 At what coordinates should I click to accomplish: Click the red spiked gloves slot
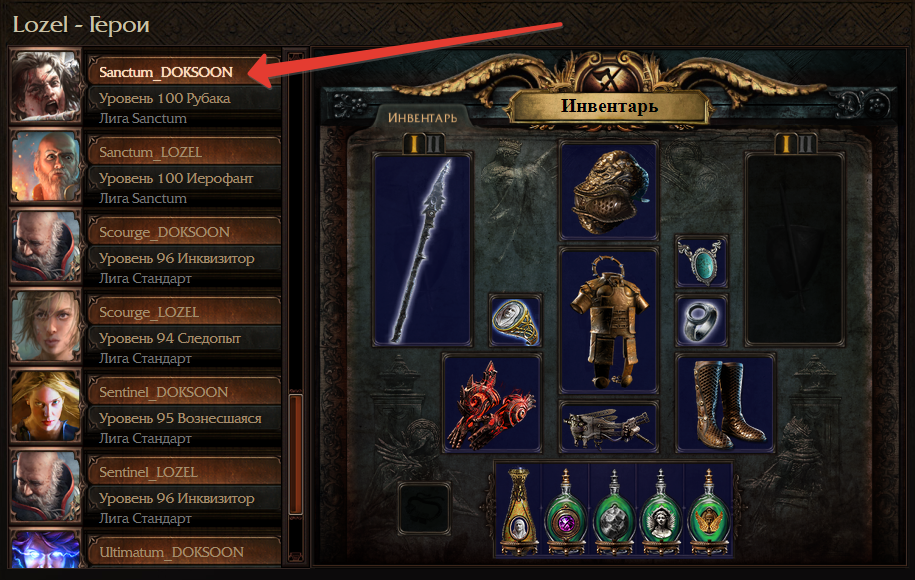point(491,403)
